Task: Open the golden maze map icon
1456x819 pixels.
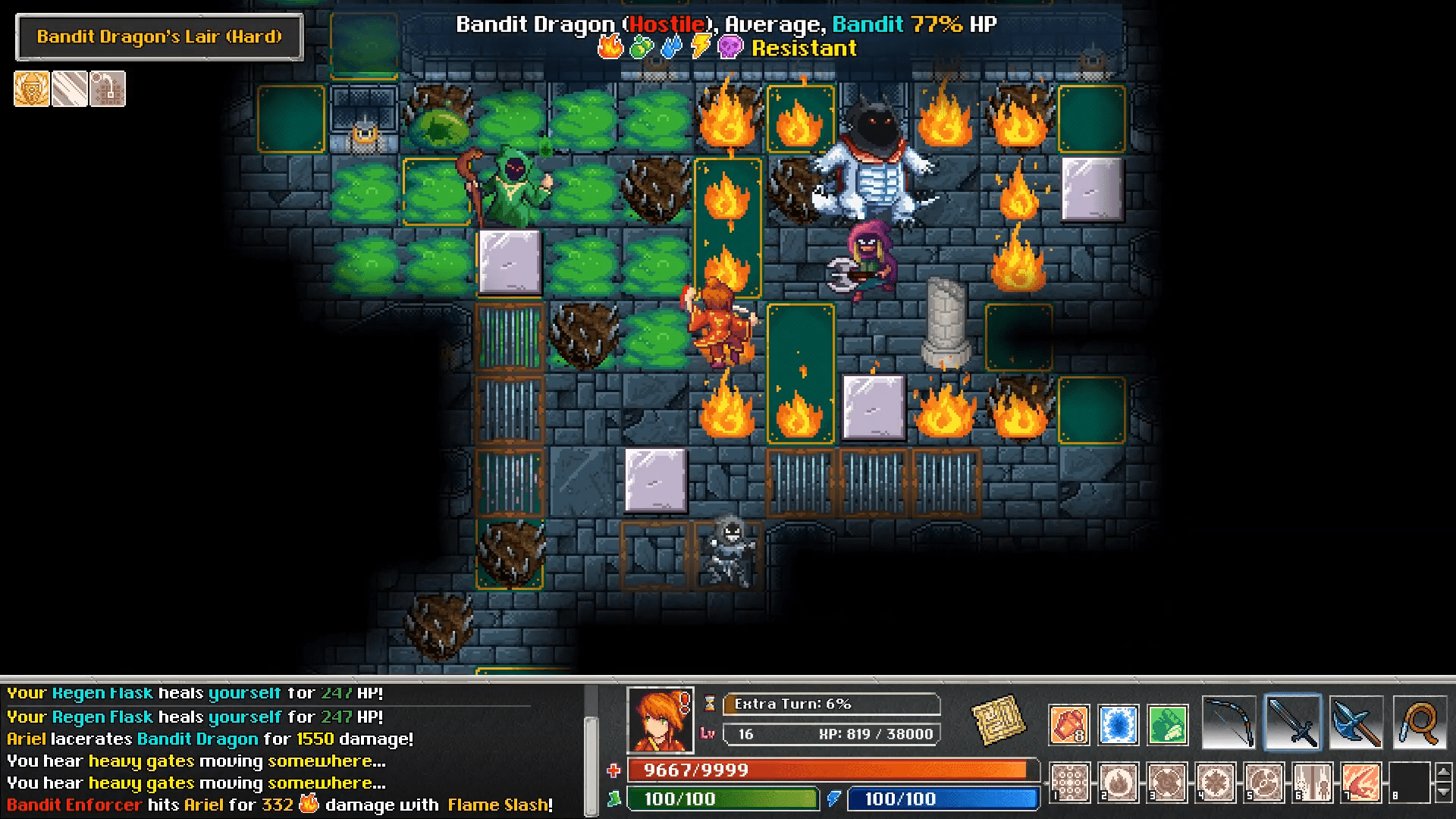Action: click(999, 720)
